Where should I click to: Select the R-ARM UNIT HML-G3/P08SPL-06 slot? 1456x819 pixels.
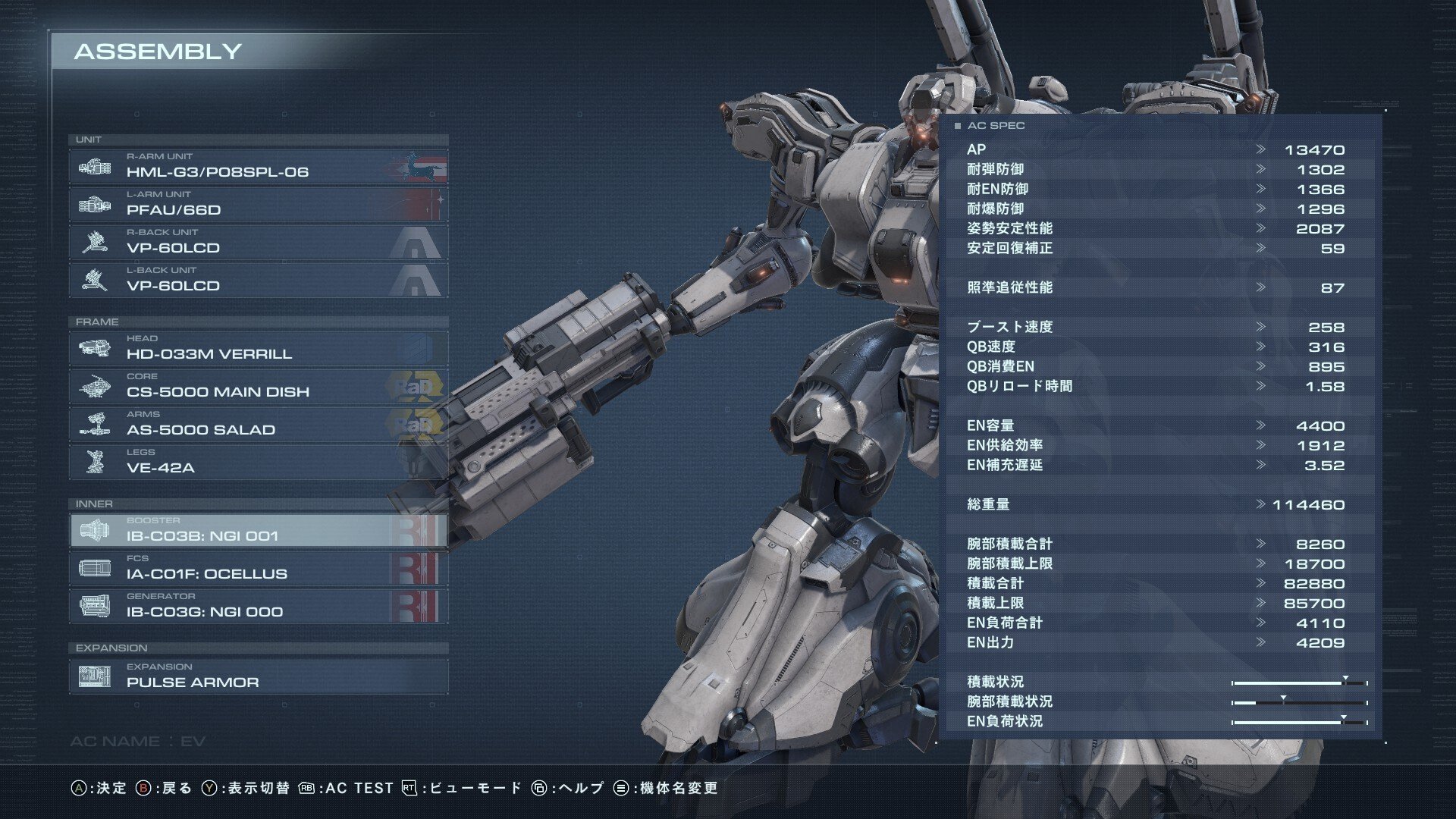point(258,166)
